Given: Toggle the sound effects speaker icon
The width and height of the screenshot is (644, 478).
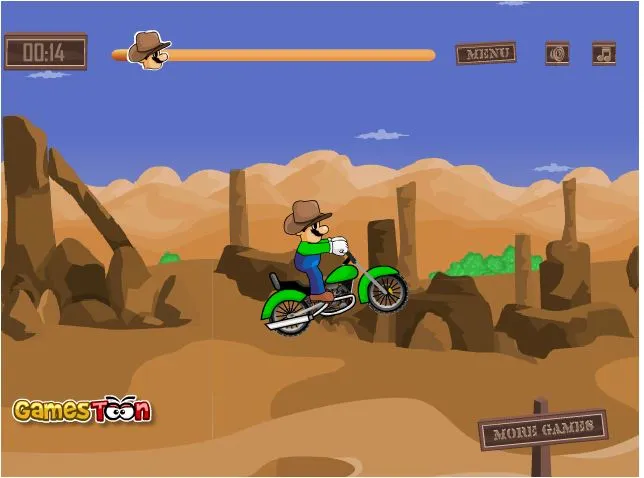Looking at the screenshot, I should tap(557, 53).
